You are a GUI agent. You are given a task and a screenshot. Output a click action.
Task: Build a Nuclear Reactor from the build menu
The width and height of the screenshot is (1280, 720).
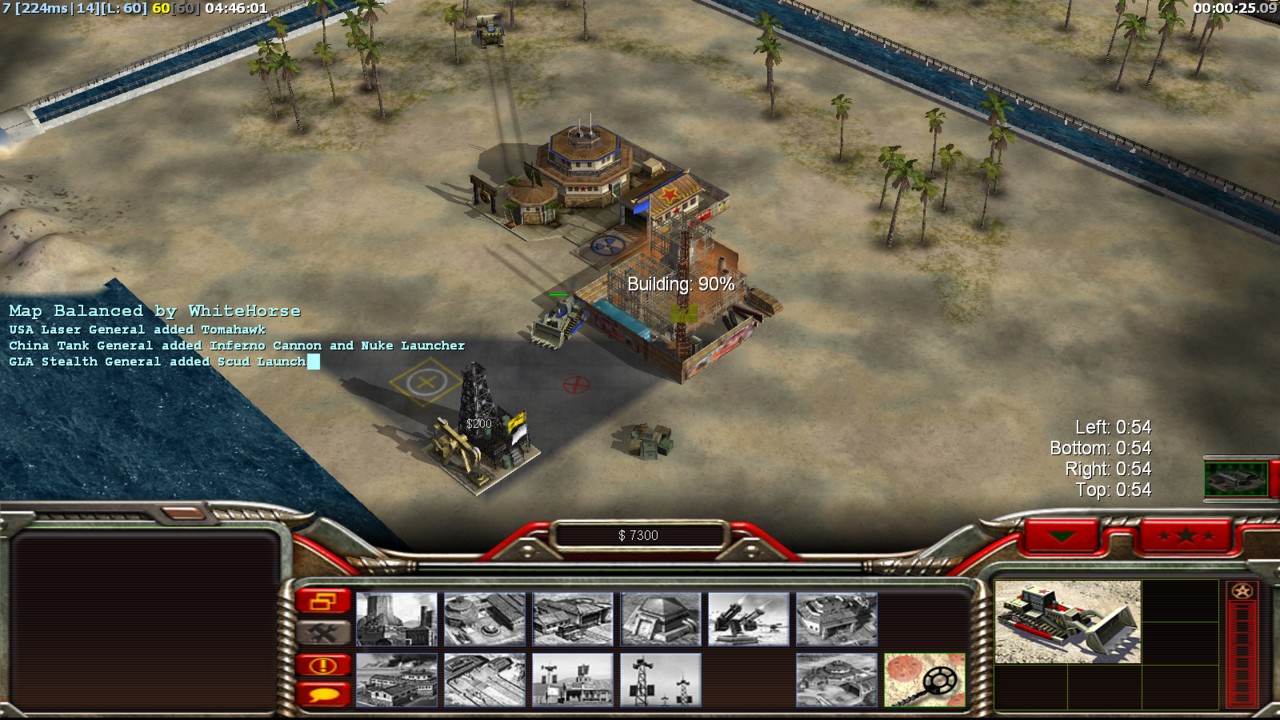tap(397, 619)
